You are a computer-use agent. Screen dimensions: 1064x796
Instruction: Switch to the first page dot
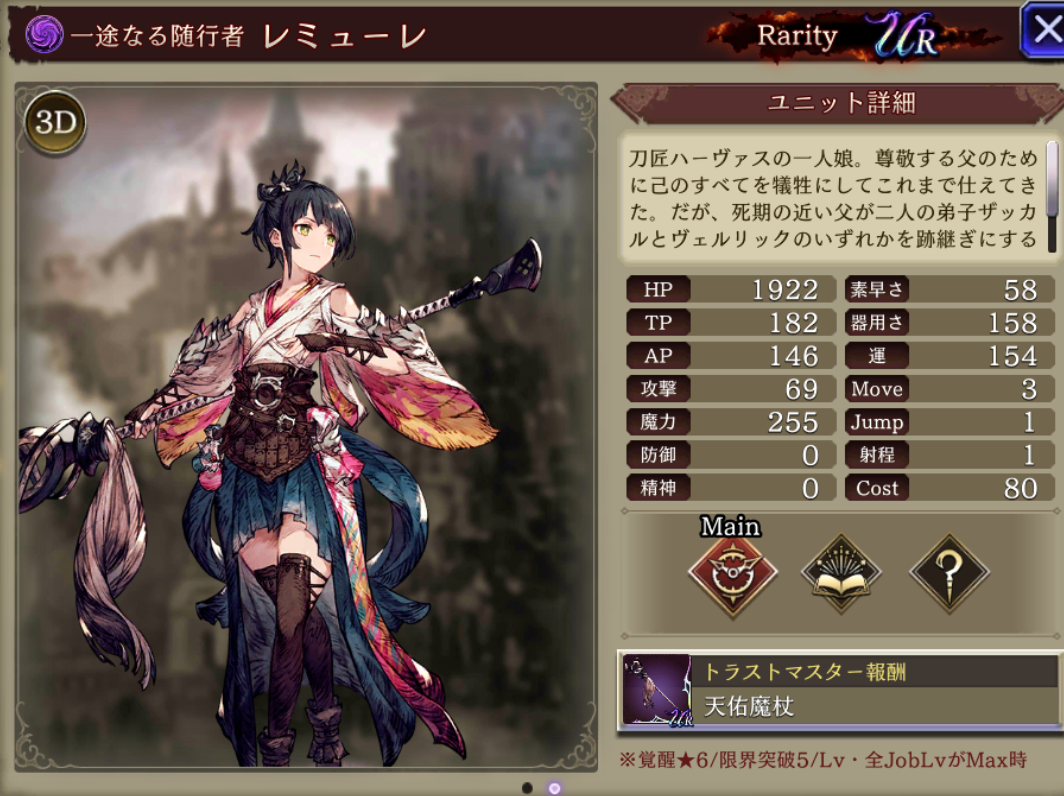point(527,788)
